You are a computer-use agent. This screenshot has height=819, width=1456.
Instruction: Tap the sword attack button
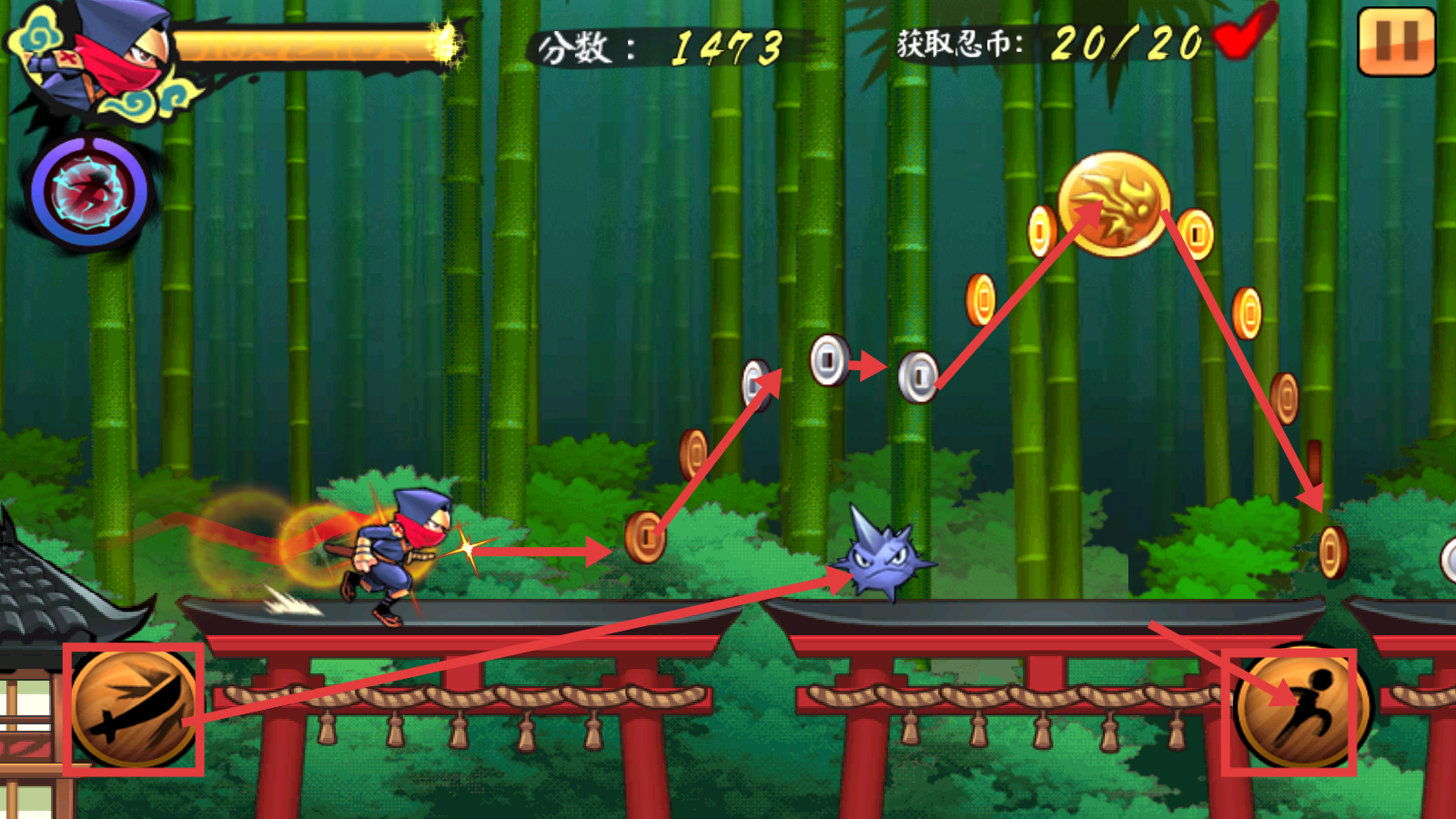134,708
